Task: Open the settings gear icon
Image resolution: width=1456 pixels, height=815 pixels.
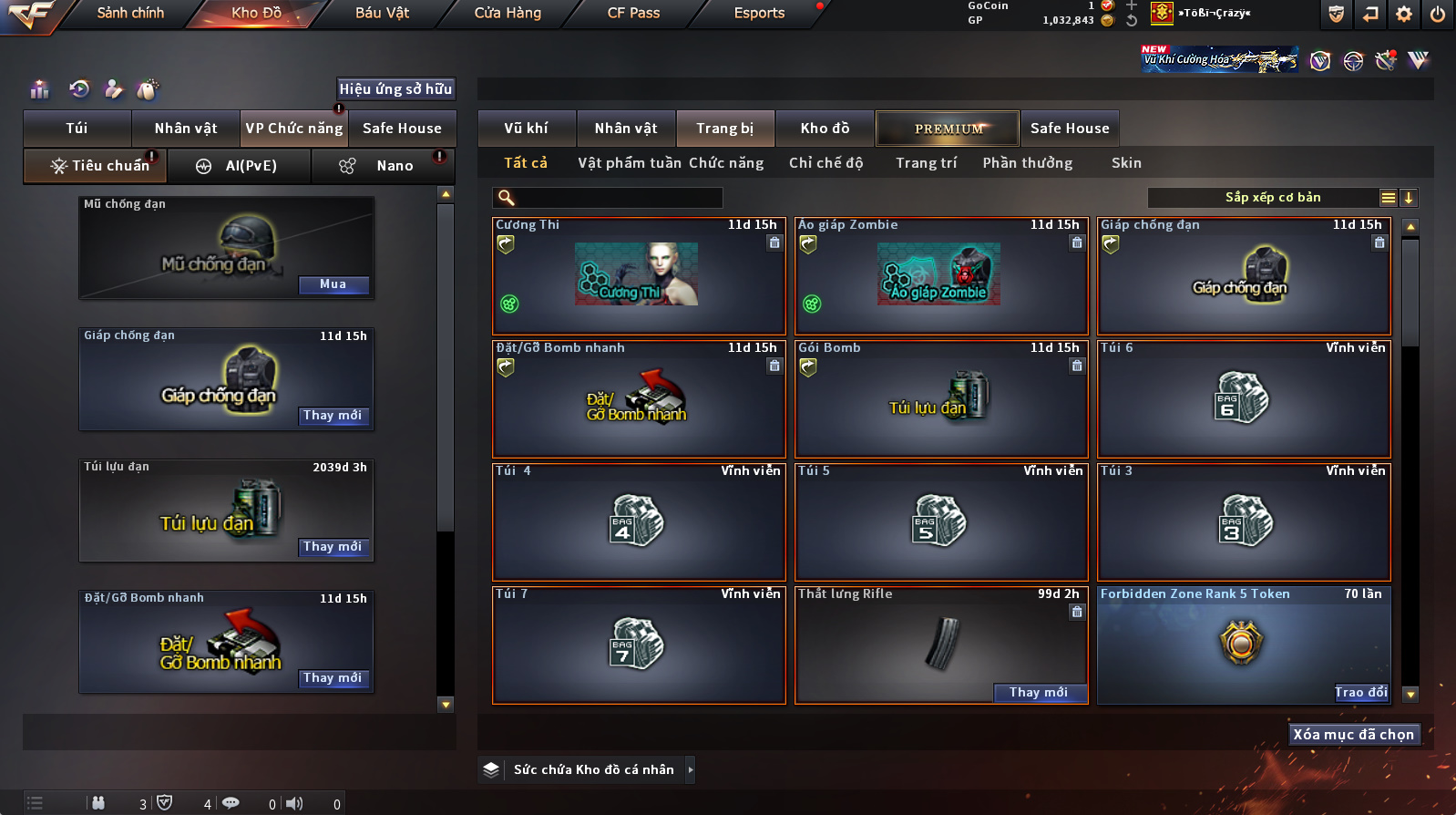Action: pos(1404,14)
